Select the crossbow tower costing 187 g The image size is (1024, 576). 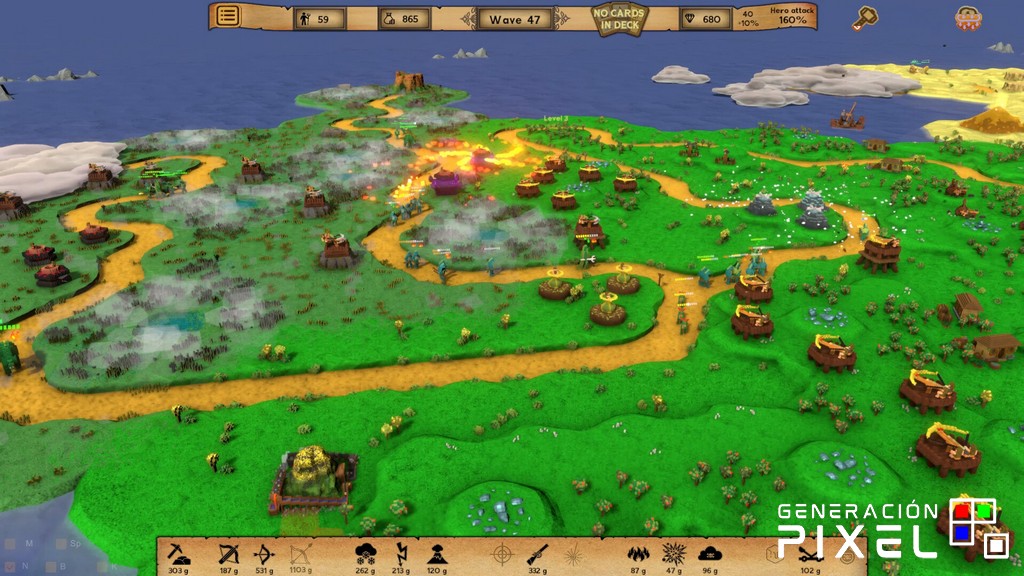point(229,554)
